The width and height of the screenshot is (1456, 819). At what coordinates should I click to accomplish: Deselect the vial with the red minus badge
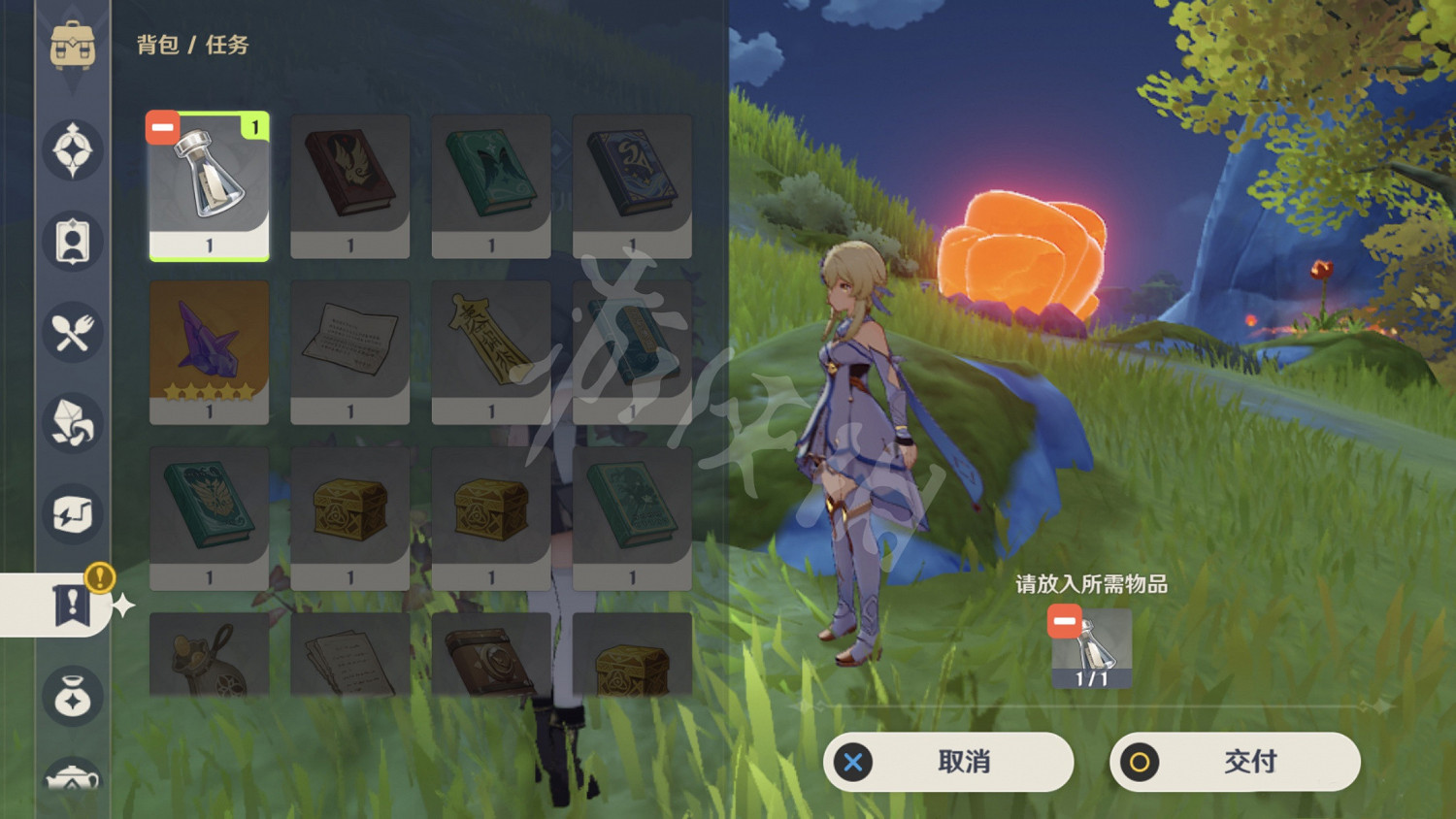(x=162, y=126)
